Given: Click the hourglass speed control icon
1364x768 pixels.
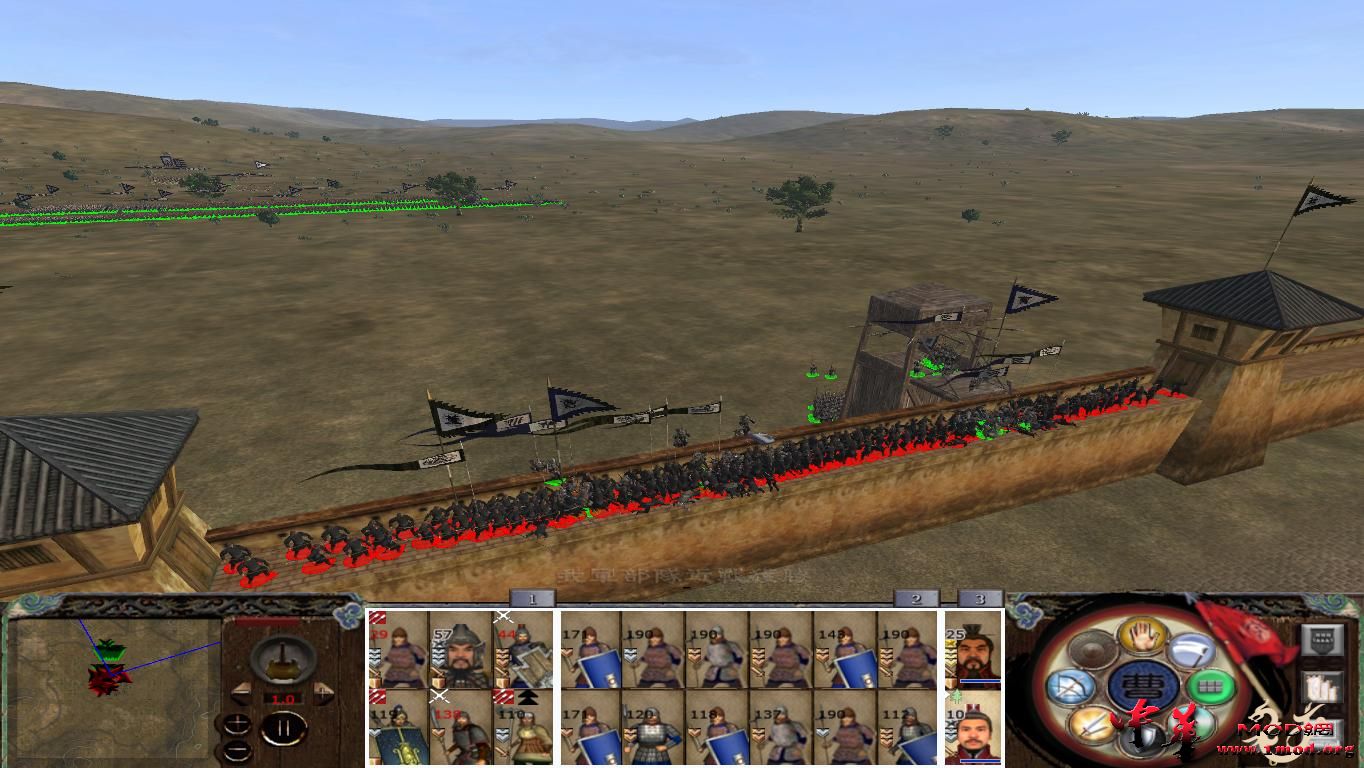Looking at the screenshot, I should tap(281, 659).
